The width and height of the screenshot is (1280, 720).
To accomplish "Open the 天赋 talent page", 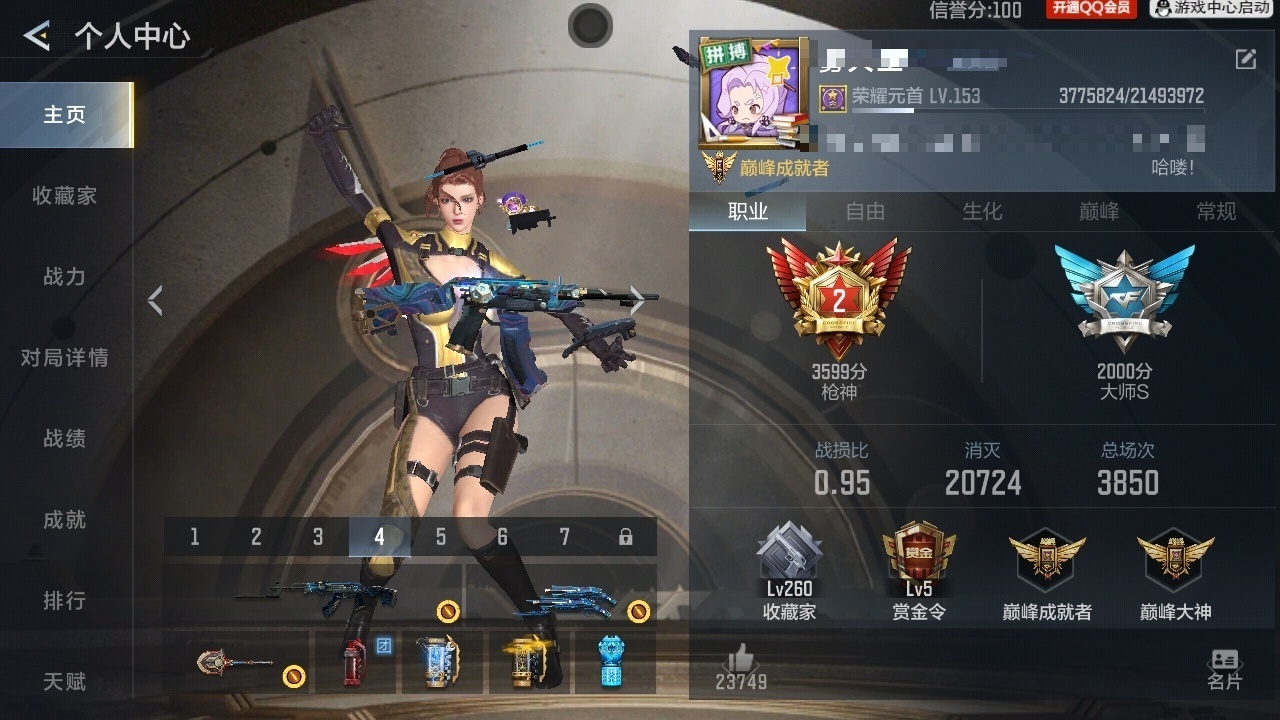I will 65,682.
